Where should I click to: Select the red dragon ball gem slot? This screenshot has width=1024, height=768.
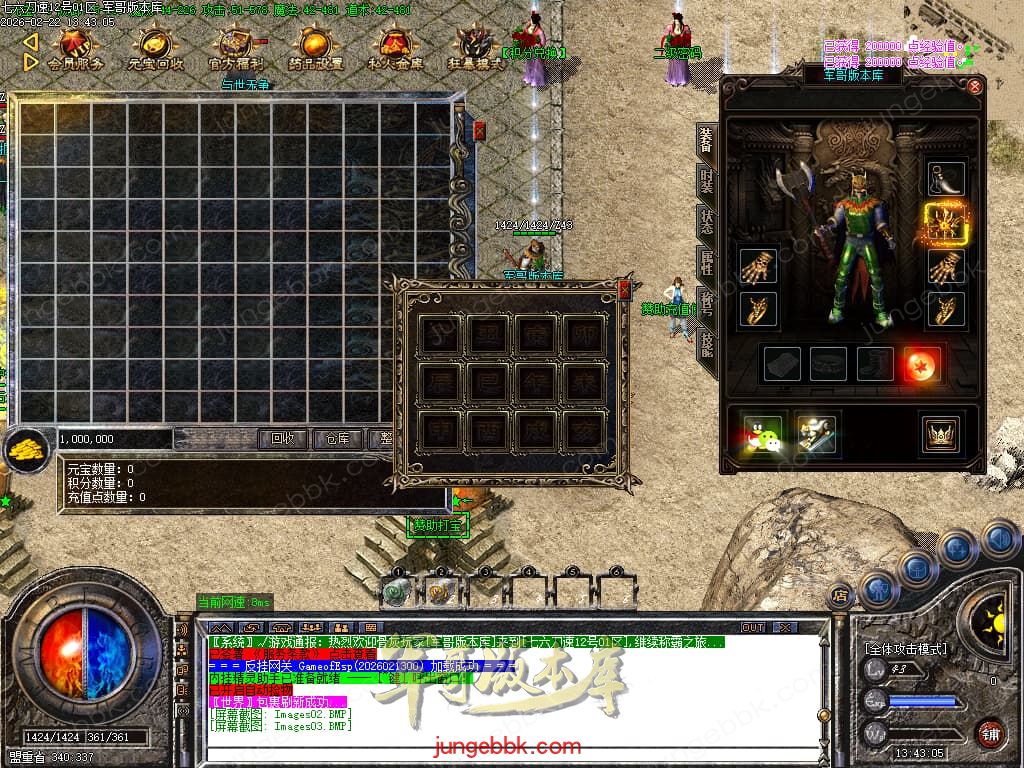[x=921, y=364]
